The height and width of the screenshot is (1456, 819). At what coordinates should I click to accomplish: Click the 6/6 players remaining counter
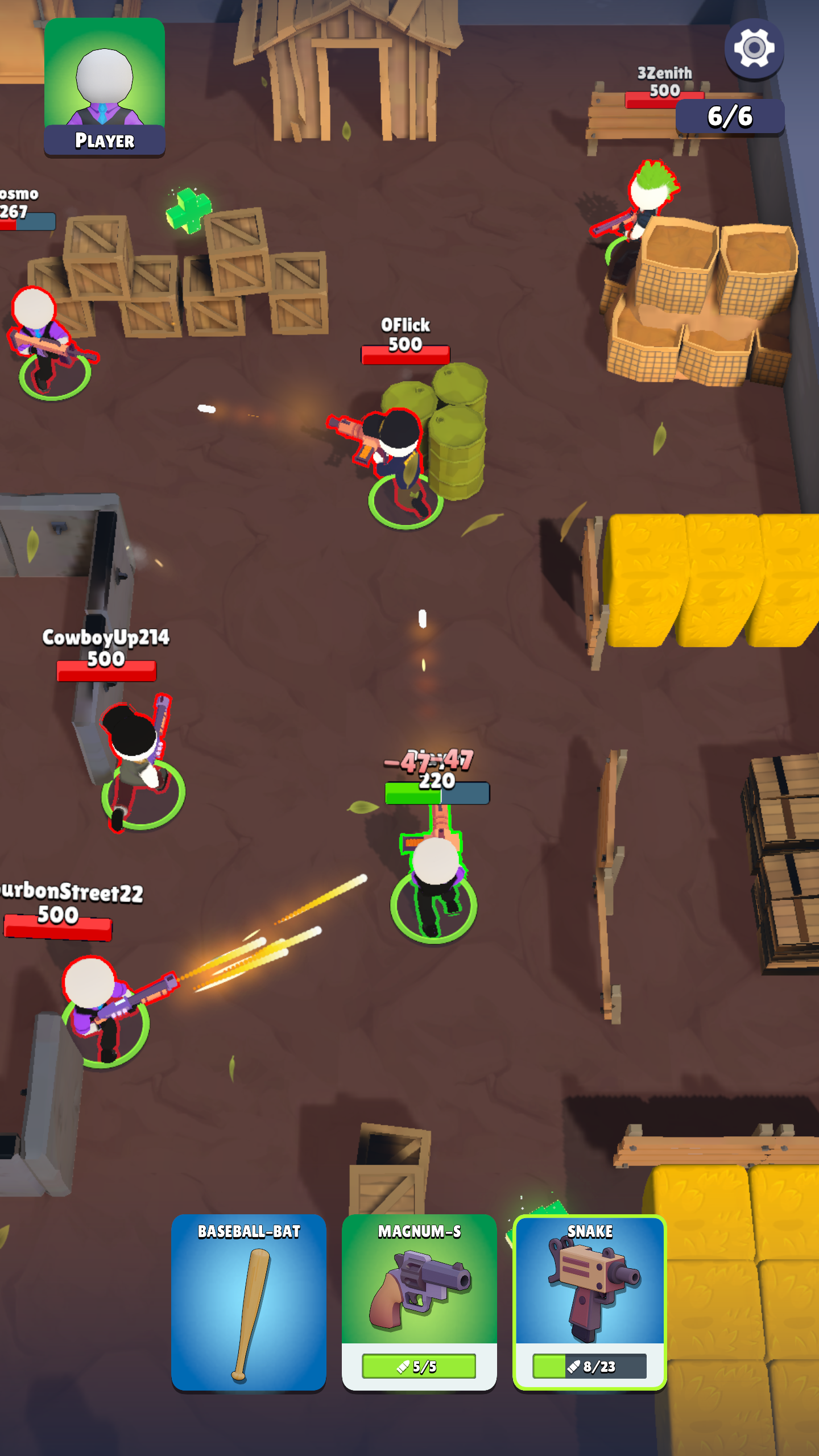pos(730,115)
